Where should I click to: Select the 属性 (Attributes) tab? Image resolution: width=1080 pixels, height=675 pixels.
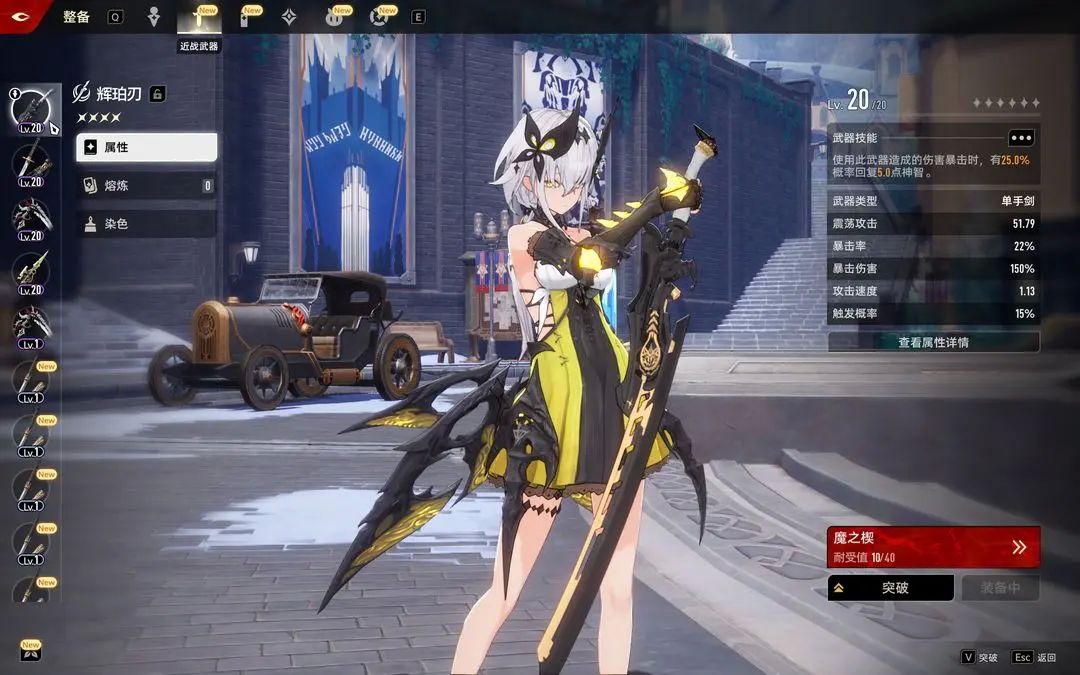146,147
